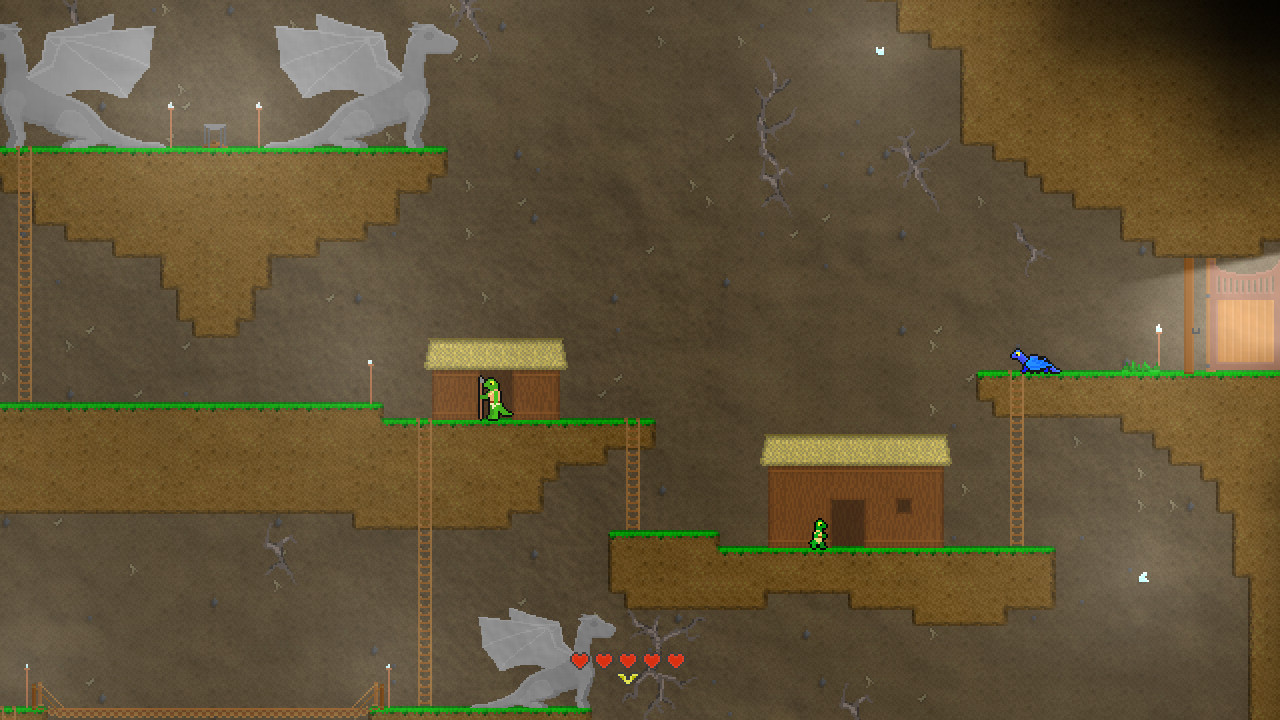Click the thatched roof of the large hut

(857, 448)
